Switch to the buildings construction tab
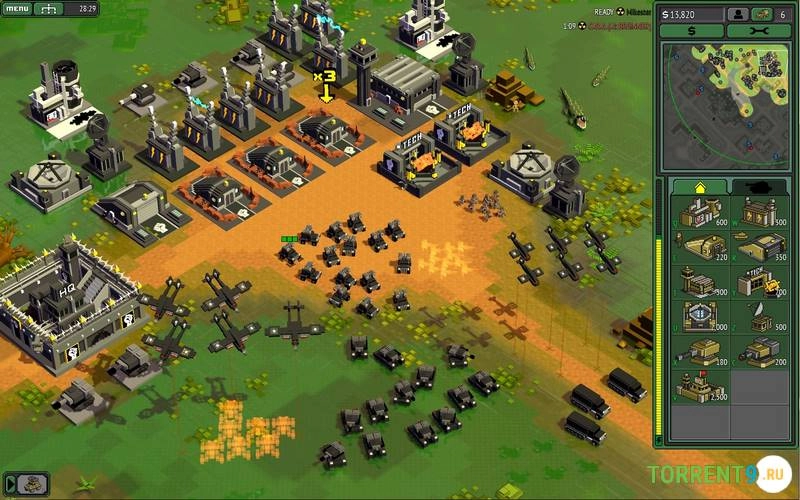Viewport: 800px width, 500px height. (698, 187)
